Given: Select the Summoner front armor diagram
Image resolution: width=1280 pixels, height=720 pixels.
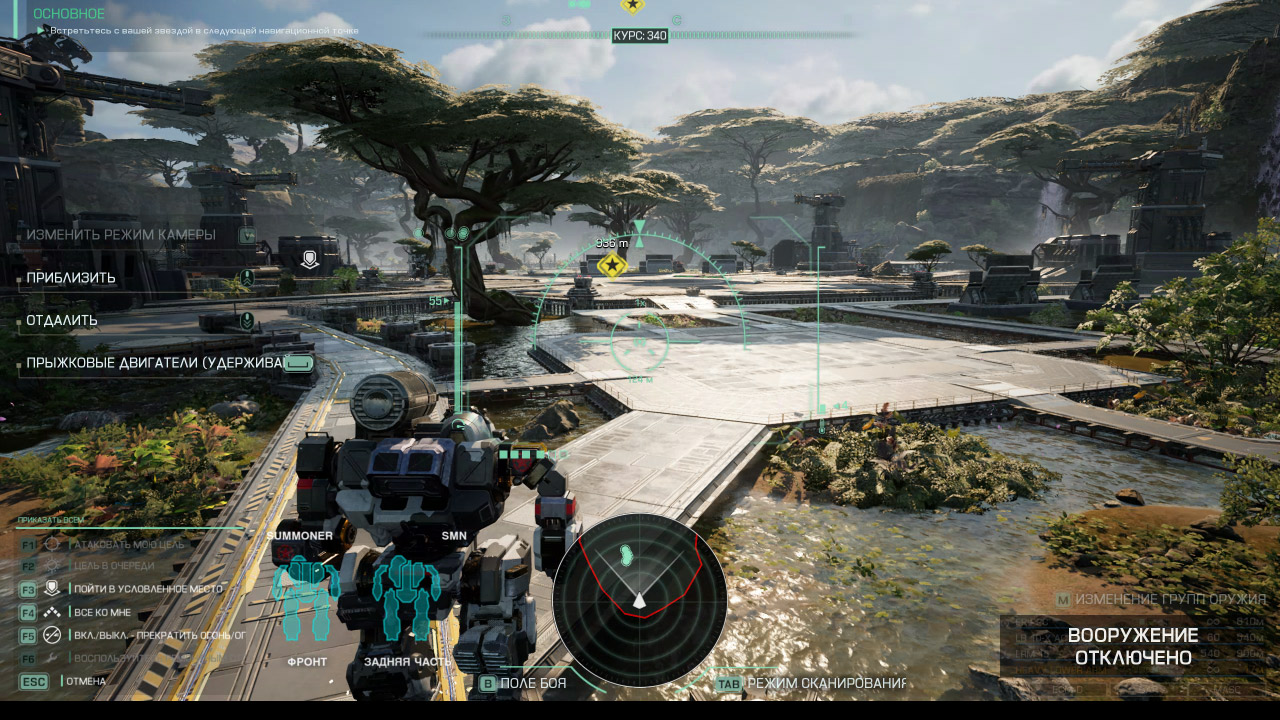Looking at the screenshot, I should point(306,599).
